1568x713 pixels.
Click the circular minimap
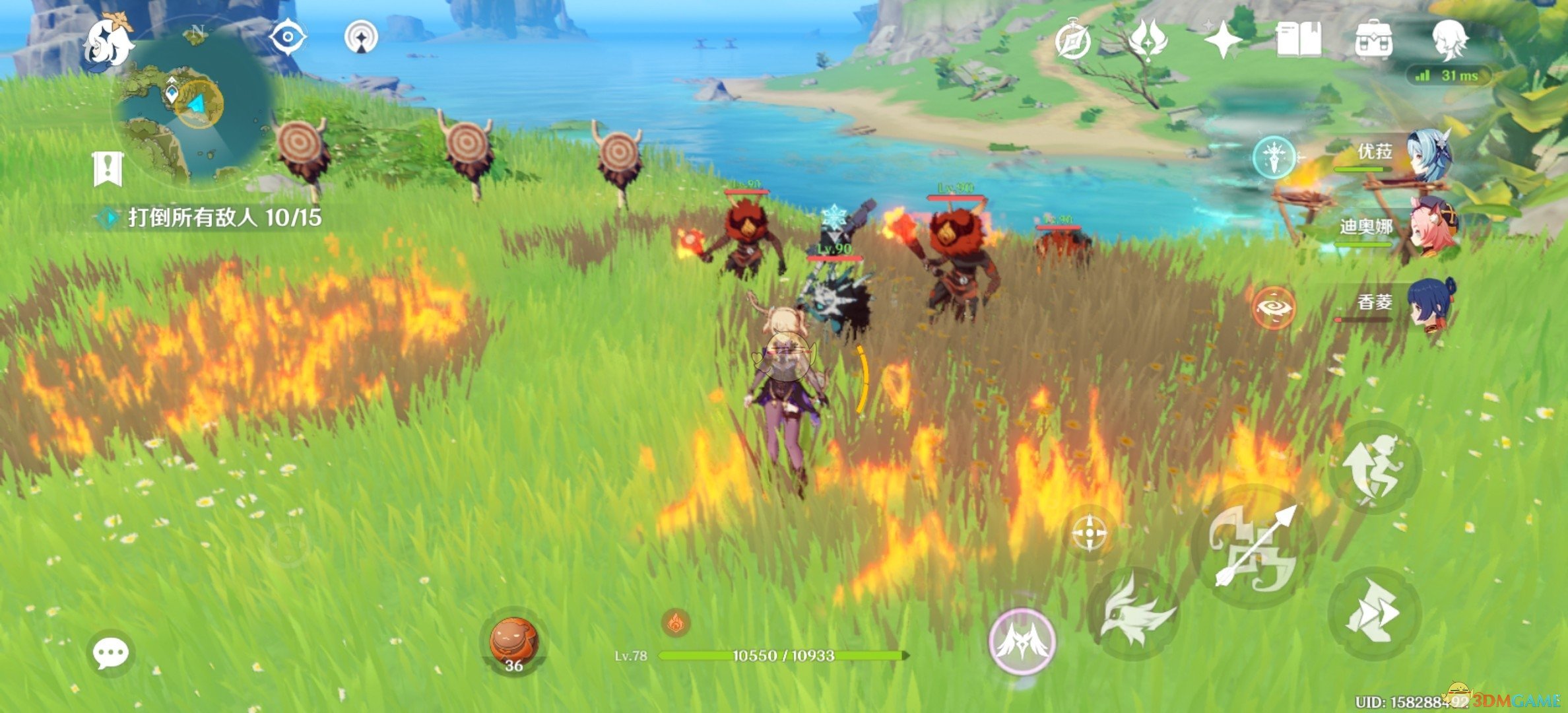(195, 106)
